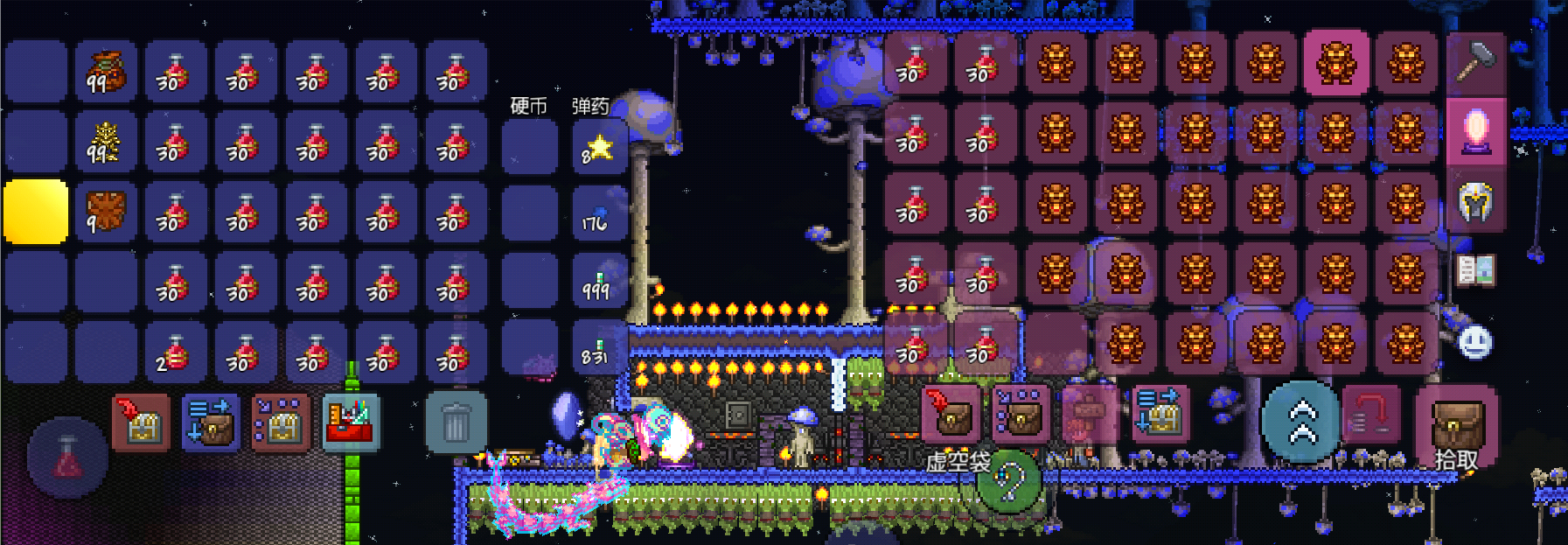Switch to the crystal ball tab
This screenshot has height=545, width=1568.
coord(1475,131)
